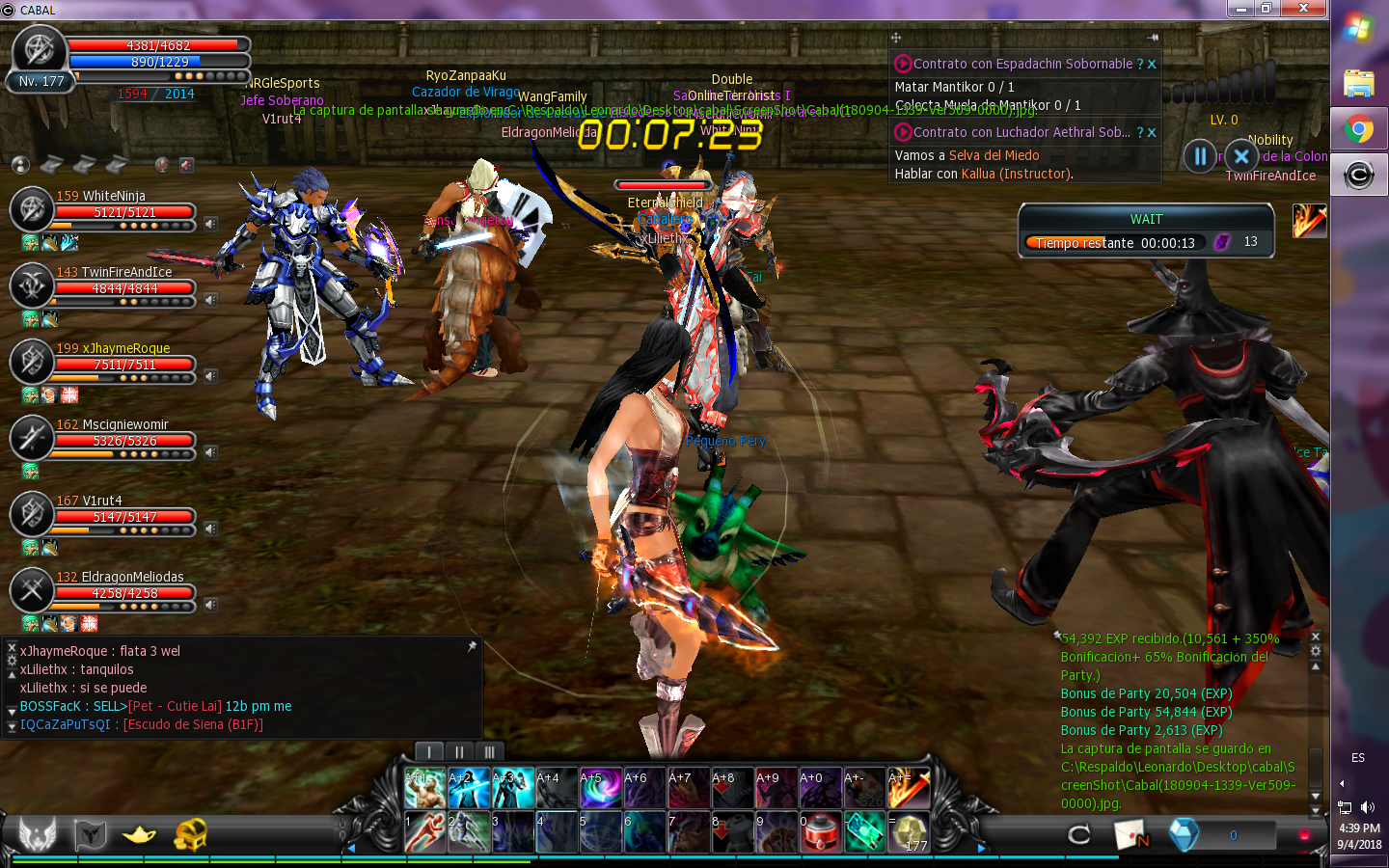Select party member WhiteNinja
Screen dimensions: 1389x868
pos(100,197)
